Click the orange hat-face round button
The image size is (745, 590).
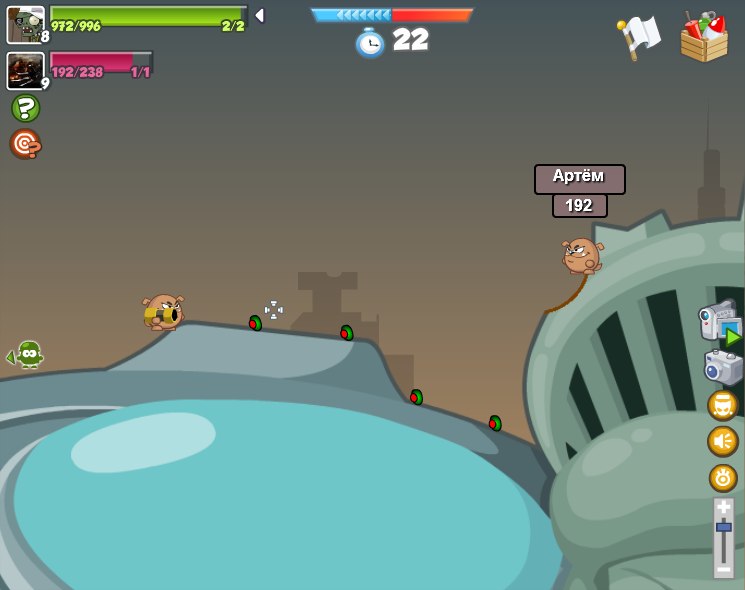pyautogui.click(x=723, y=405)
